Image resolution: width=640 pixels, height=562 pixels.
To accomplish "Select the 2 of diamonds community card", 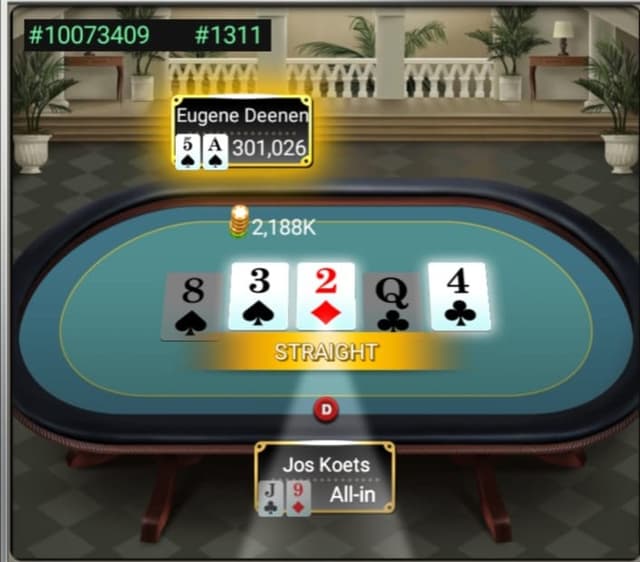I will pyautogui.click(x=326, y=296).
